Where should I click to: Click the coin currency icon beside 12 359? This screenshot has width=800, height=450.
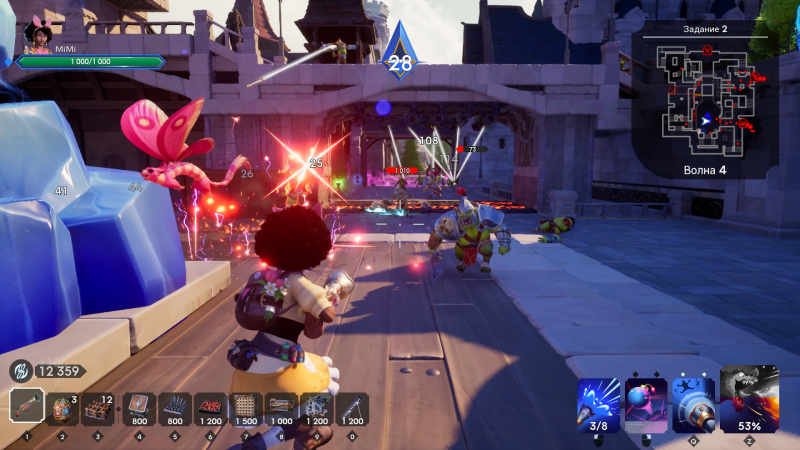21,371
